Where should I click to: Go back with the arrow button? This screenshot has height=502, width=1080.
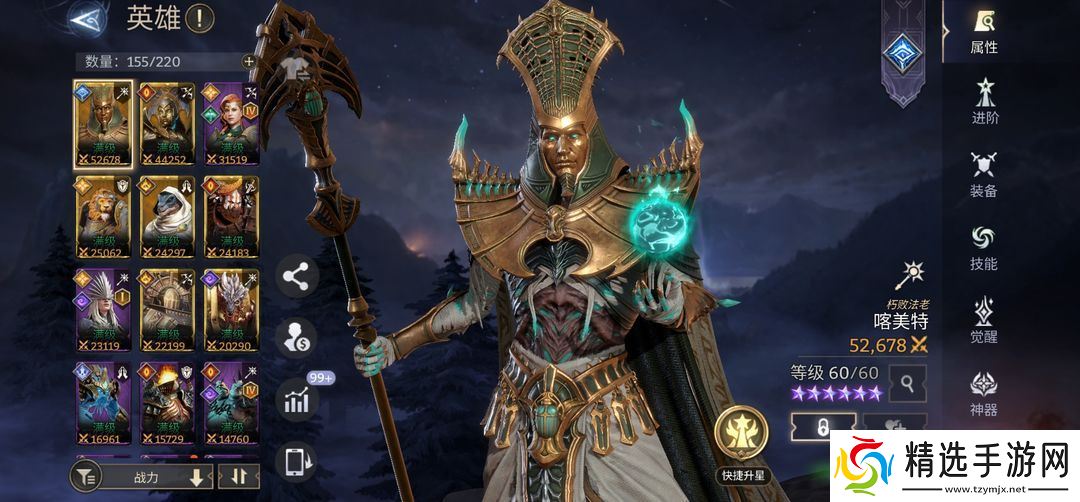coord(88,19)
